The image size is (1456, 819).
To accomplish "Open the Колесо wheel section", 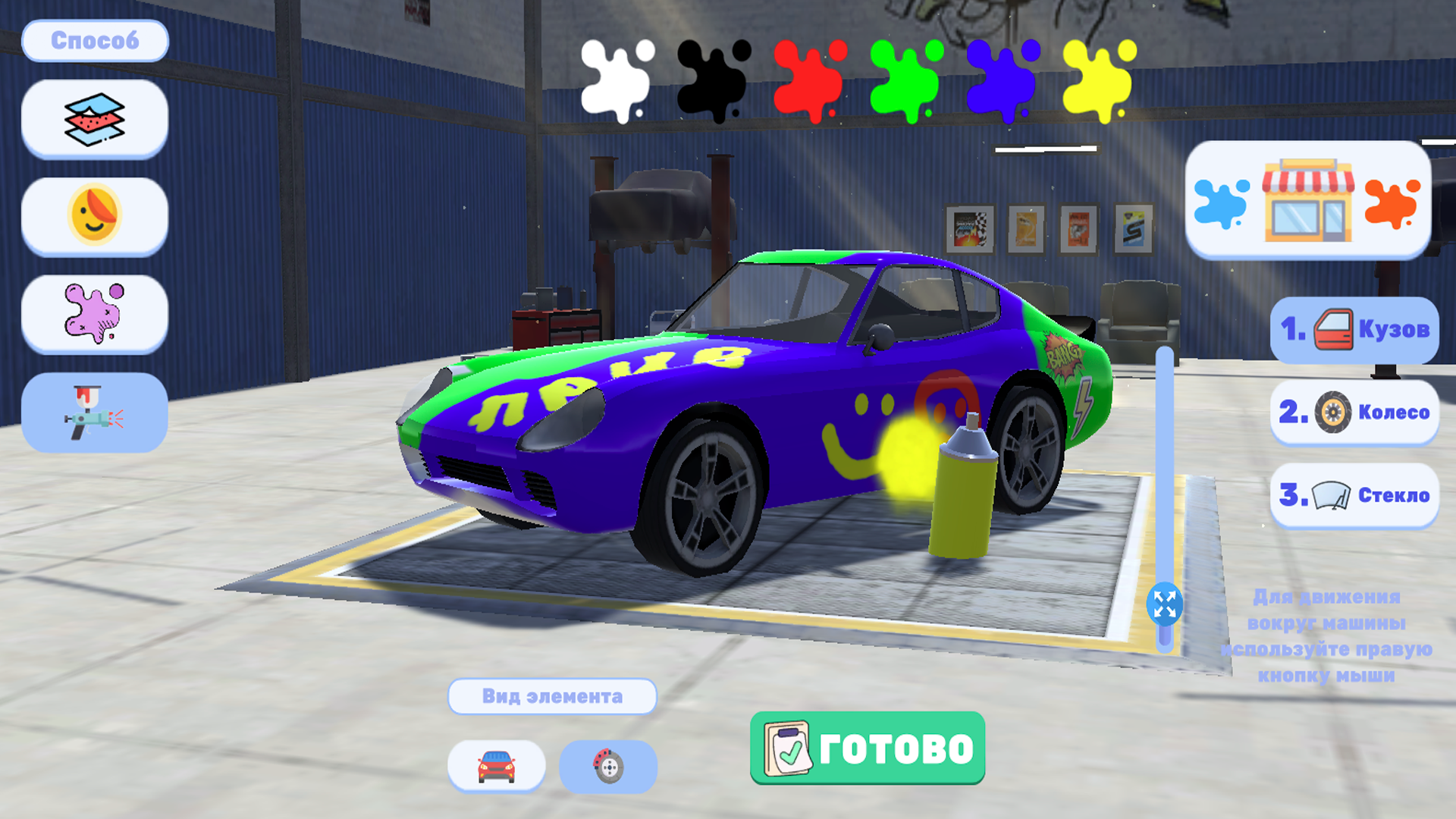I will 1354,413.
